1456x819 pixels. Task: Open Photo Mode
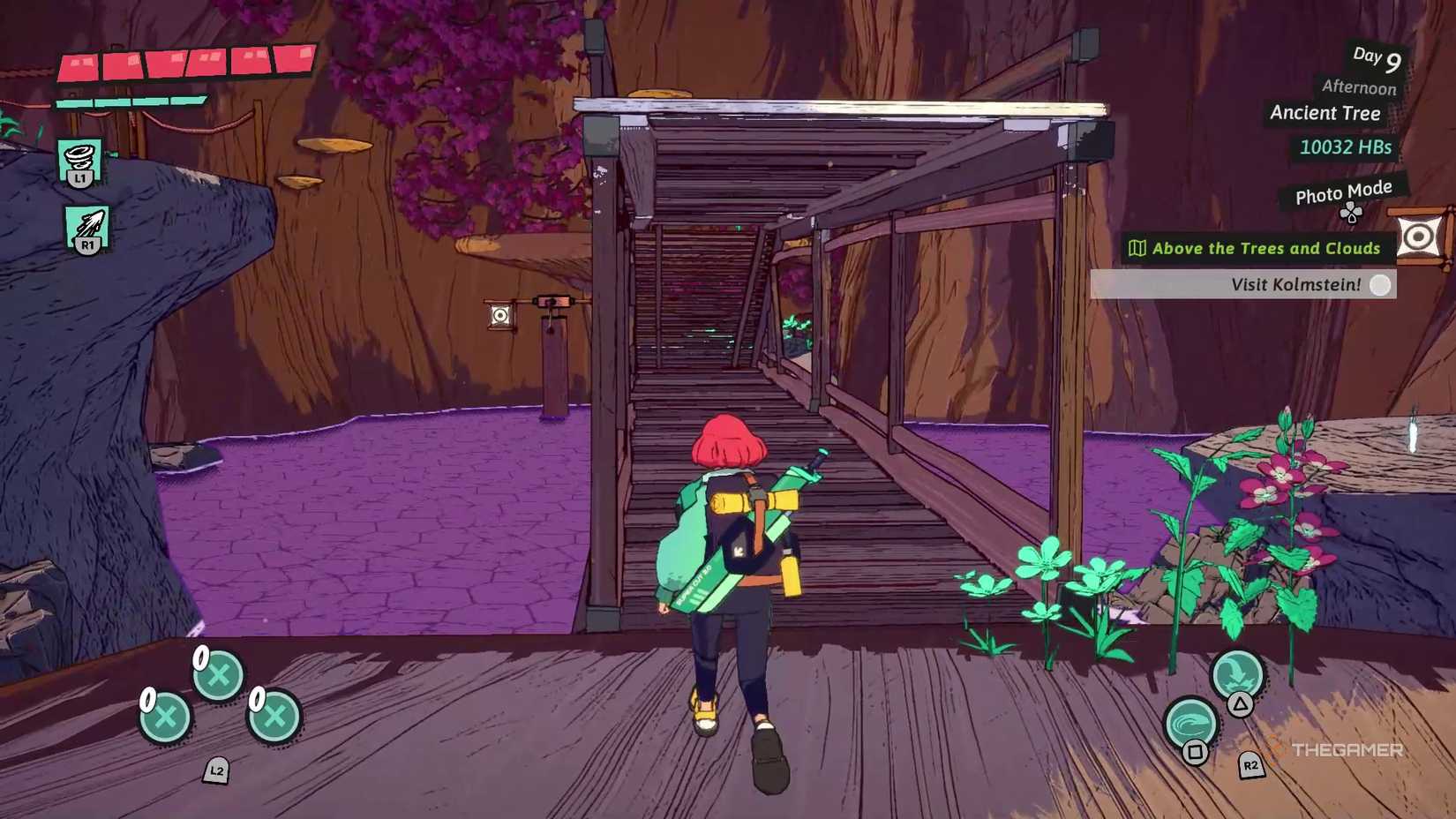point(1342,191)
